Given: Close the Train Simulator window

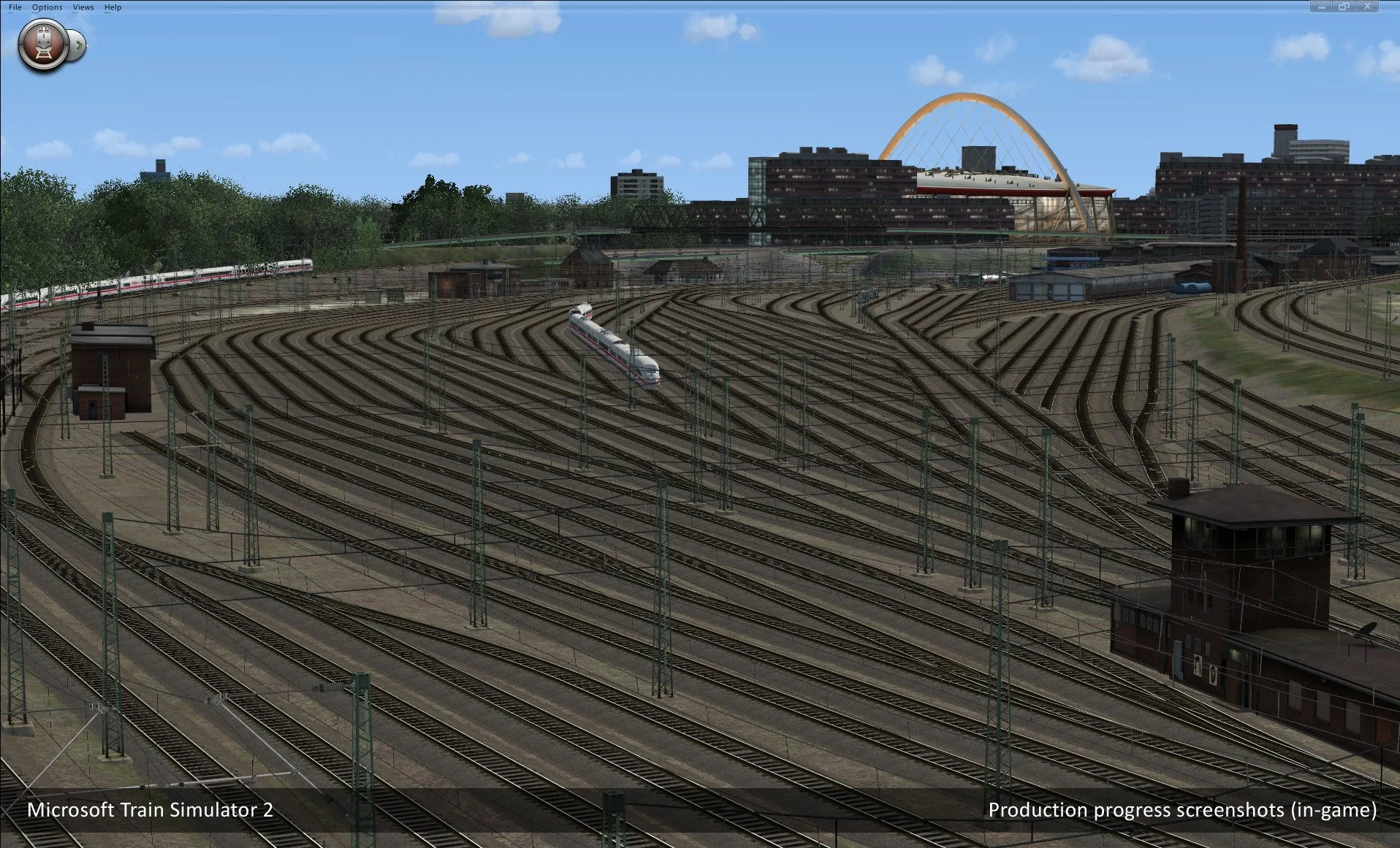Looking at the screenshot, I should coord(1366,7).
